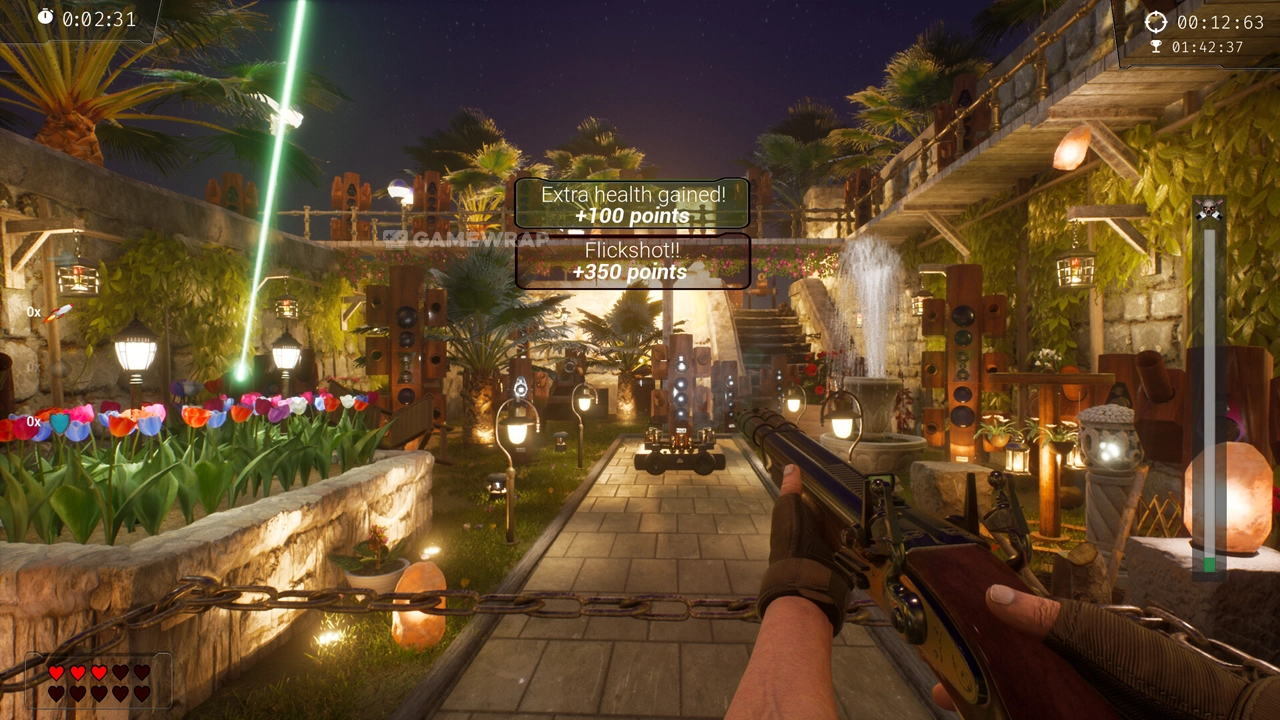The image size is (1280, 720).
Task: Click the skull icon above the progress bar
Action: click(1209, 209)
